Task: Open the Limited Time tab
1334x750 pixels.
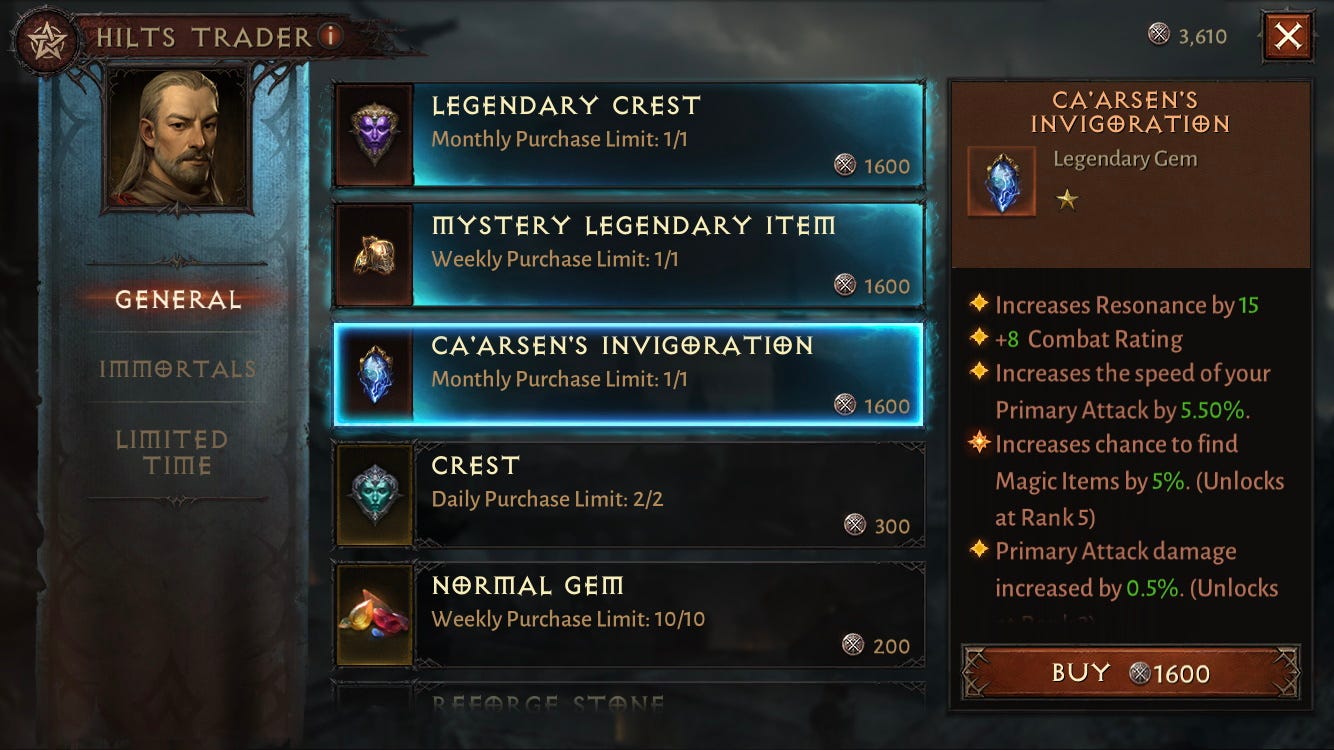Action: tap(172, 452)
